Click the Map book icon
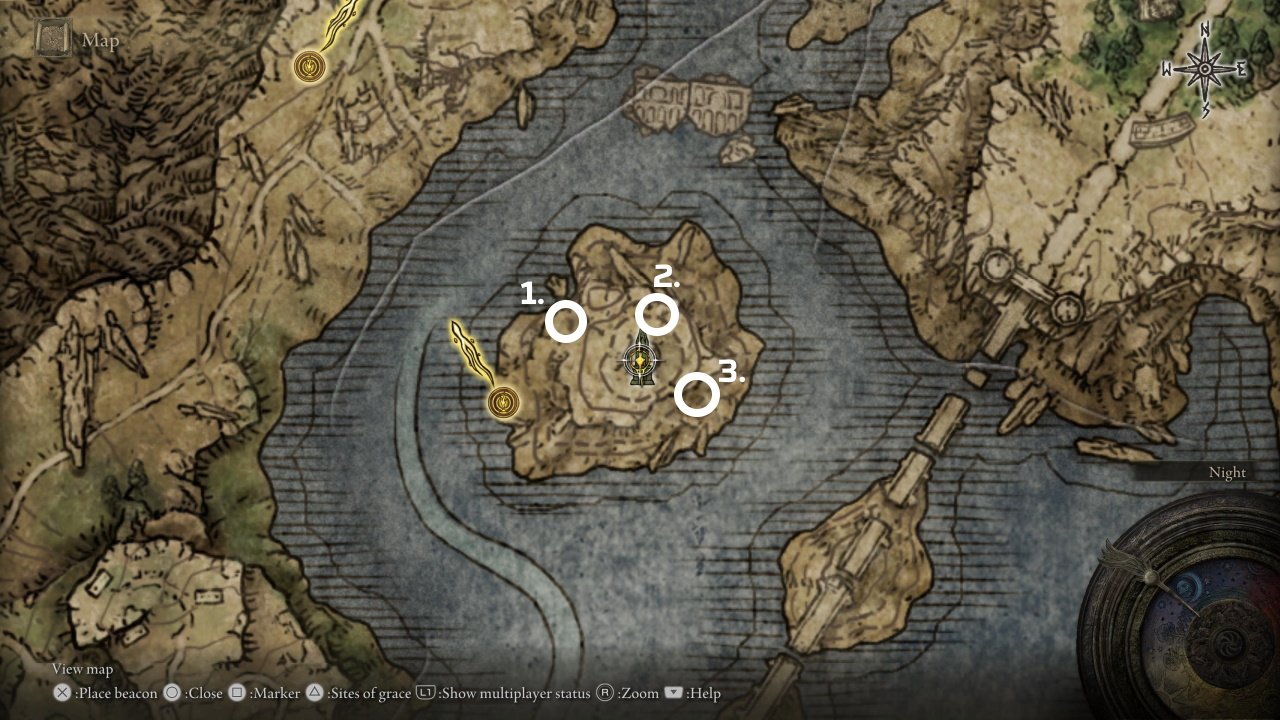This screenshot has height=720, width=1280. 52,40
